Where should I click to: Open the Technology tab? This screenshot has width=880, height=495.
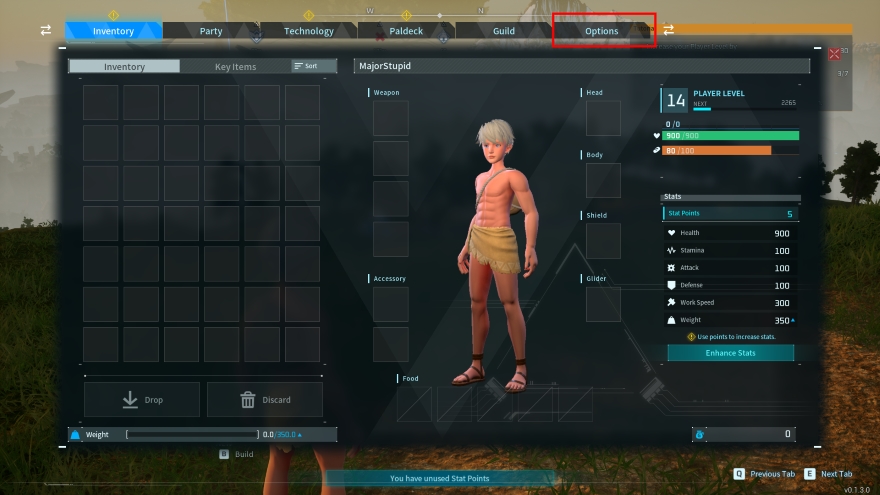[x=308, y=31]
